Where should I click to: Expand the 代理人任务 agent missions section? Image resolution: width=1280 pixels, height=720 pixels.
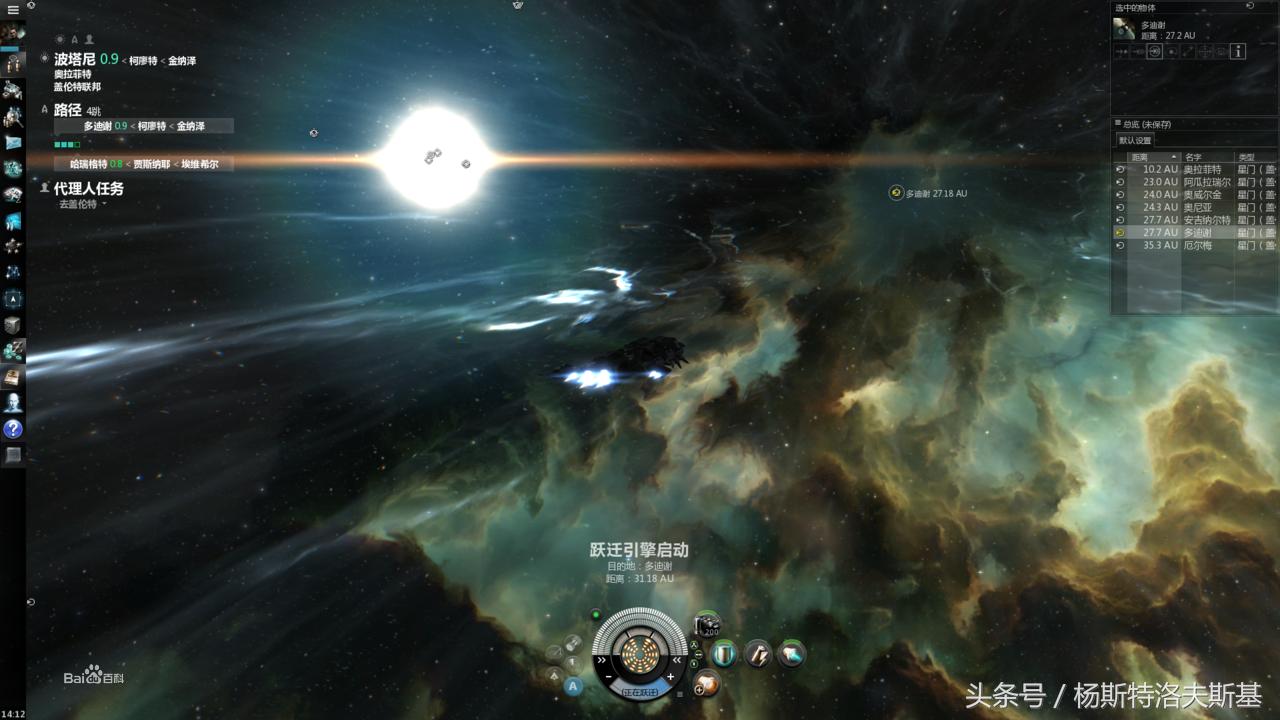tap(89, 188)
